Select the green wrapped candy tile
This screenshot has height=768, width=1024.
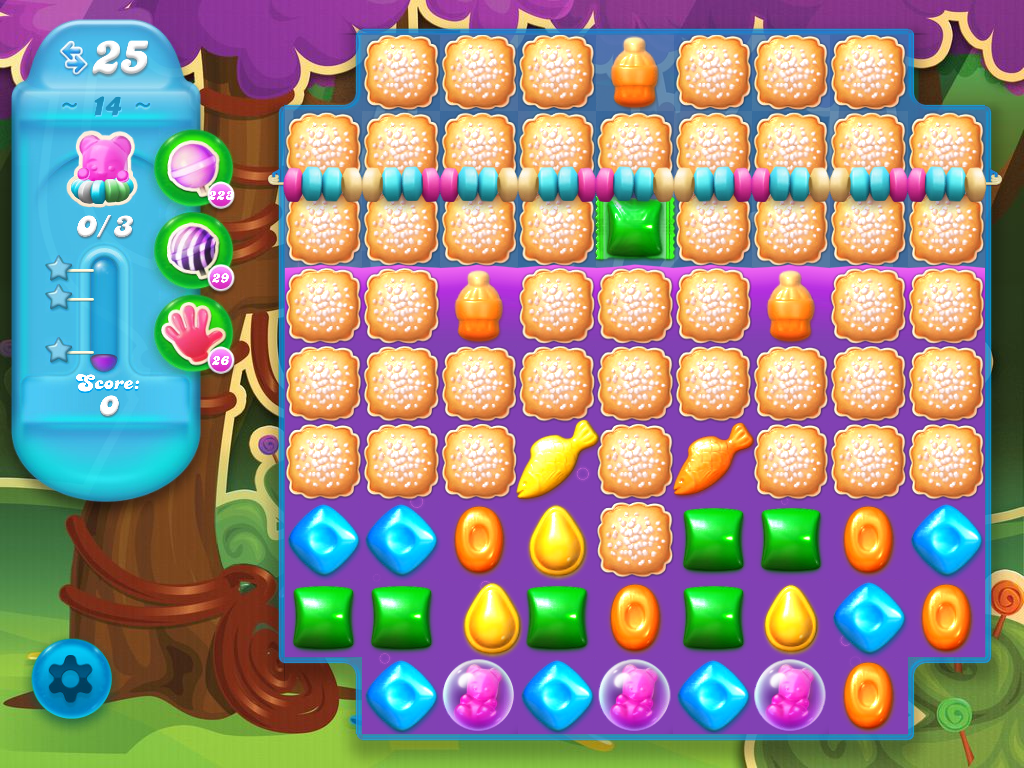pos(634,228)
